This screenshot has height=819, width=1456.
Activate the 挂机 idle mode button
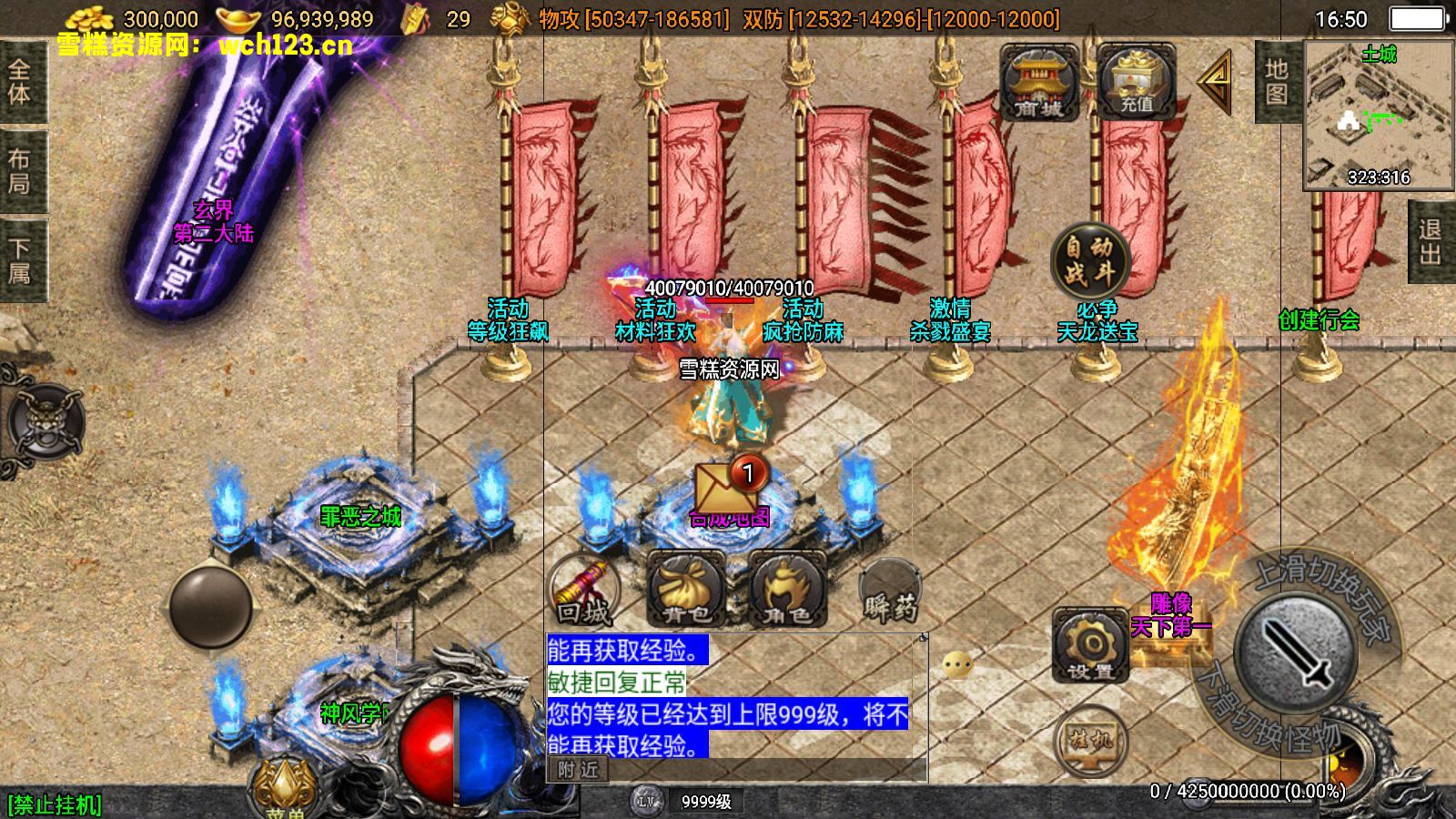[1090, 740]
